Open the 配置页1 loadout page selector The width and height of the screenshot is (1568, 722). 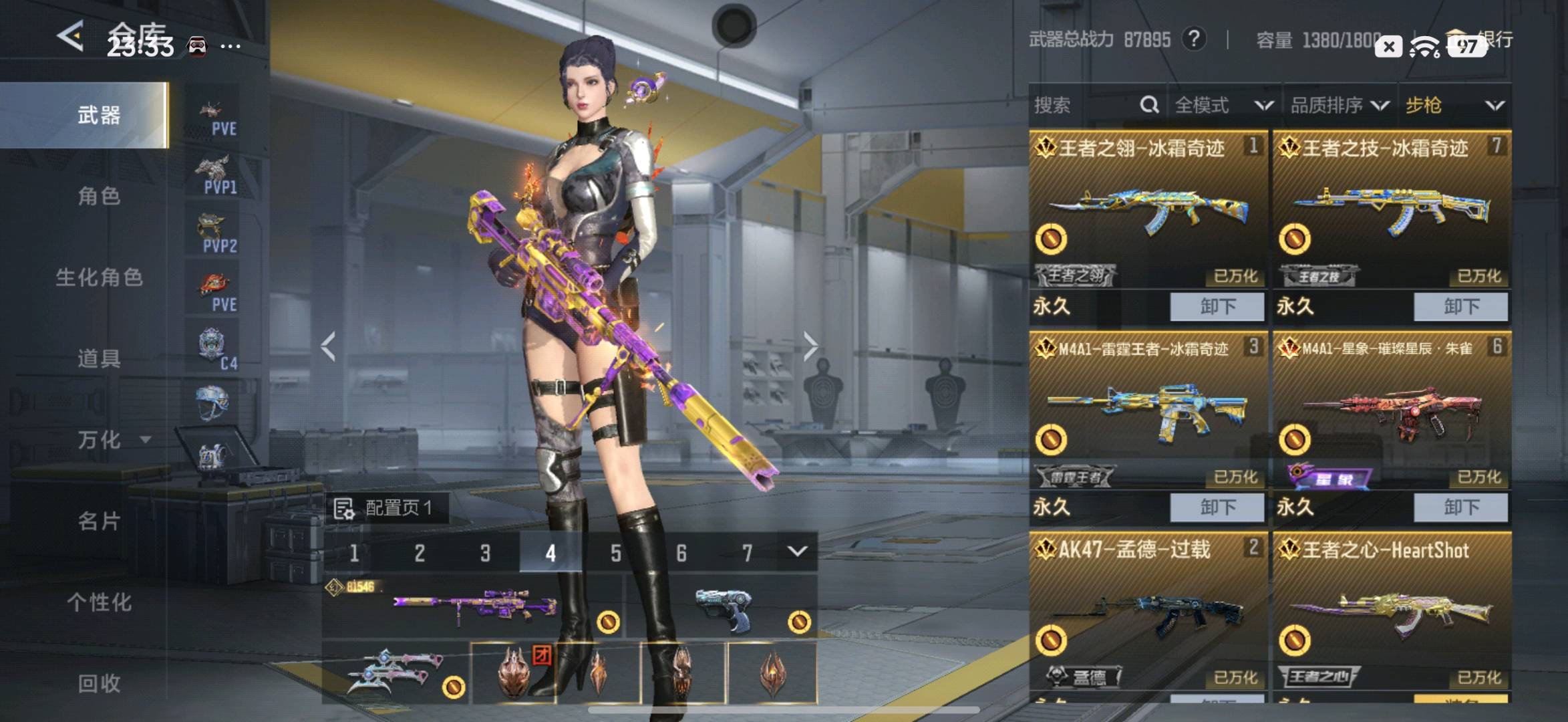386,509
